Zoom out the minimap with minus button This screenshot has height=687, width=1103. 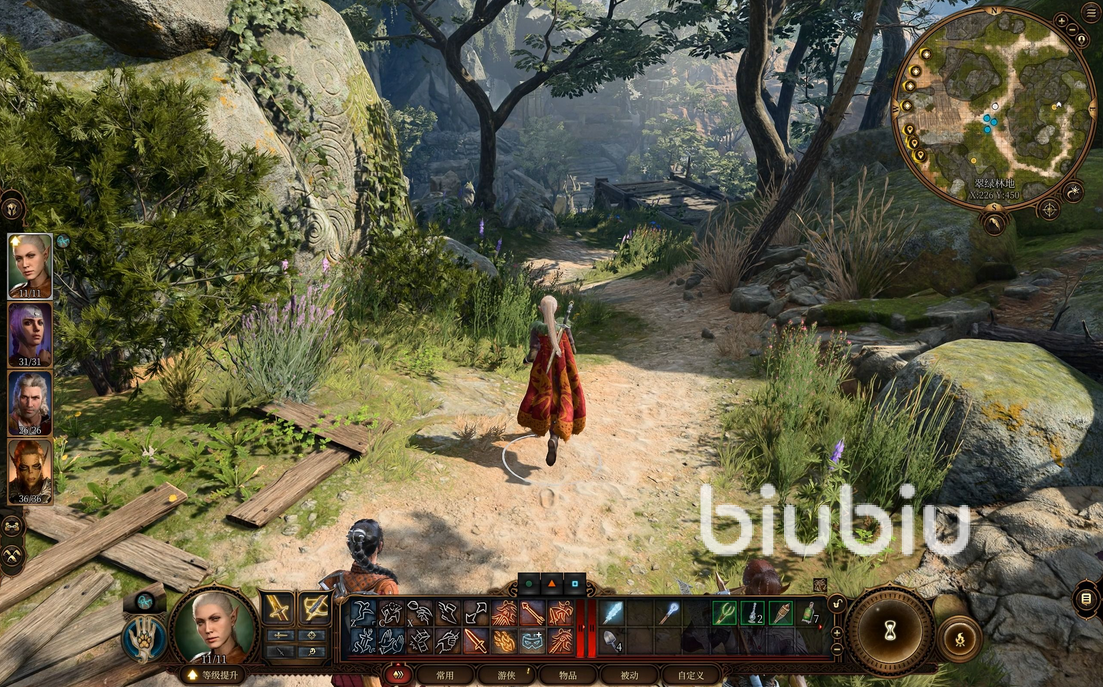pyautogui.click(x=1073, y=32)
